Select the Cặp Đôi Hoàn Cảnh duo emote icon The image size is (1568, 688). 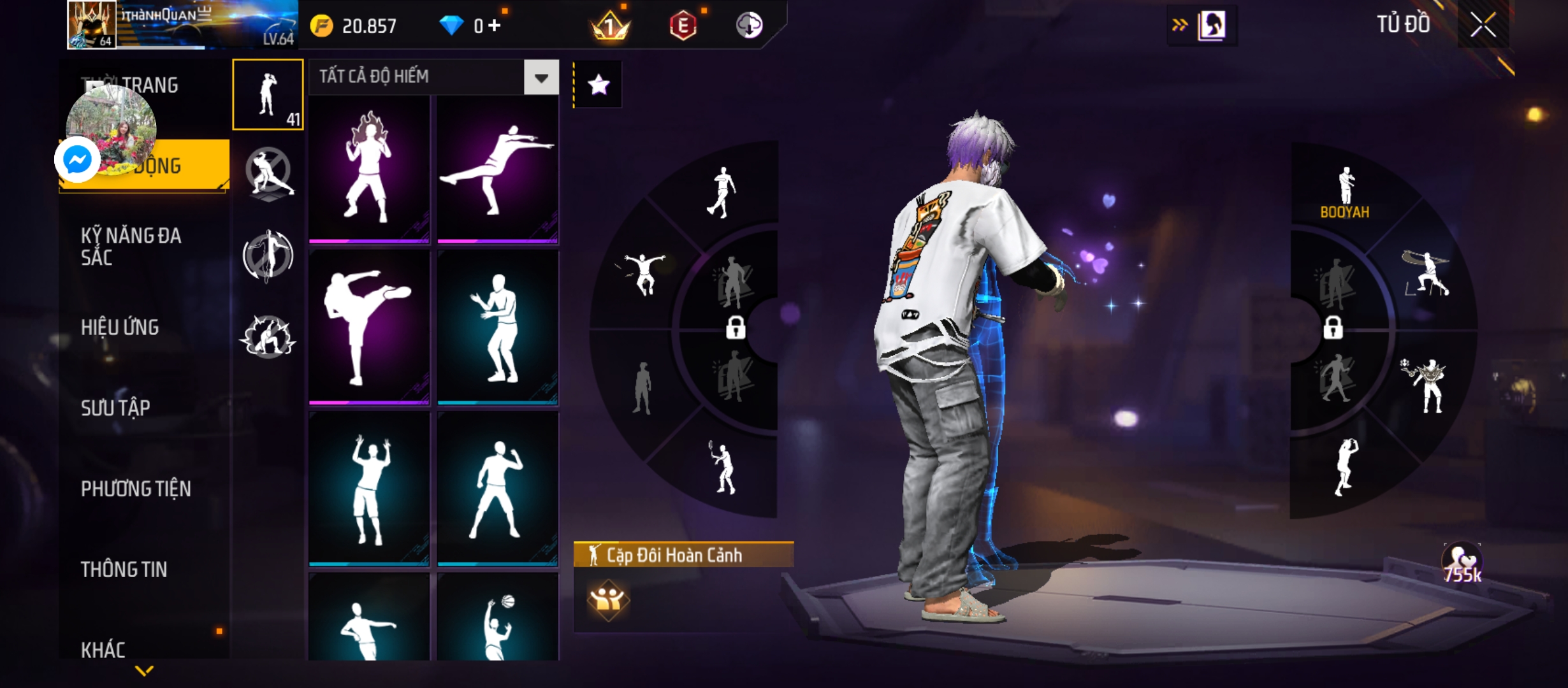pyautogui.click(x=607, y=599)
